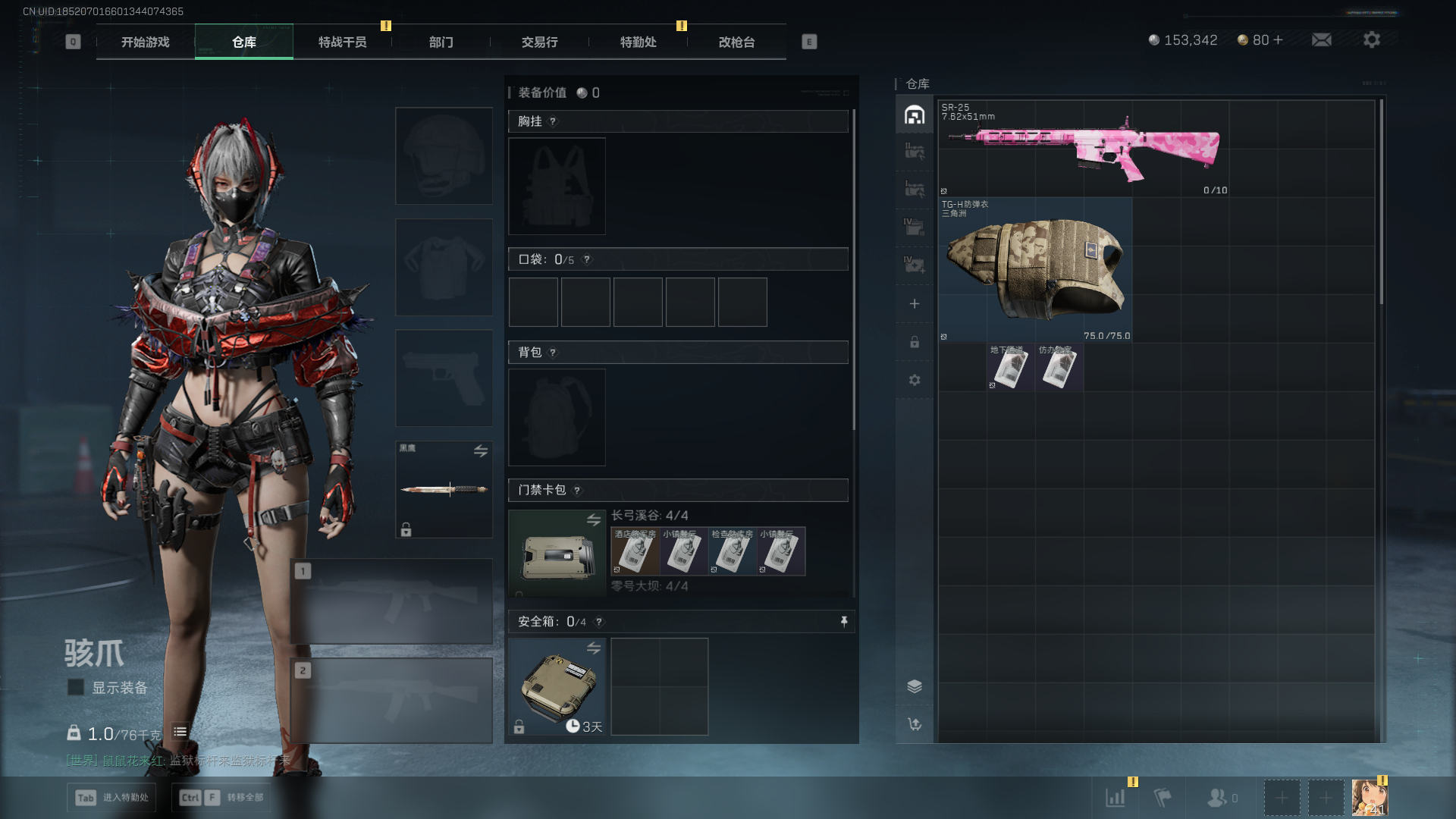
Task: Open the player avatar portrait
Action: click(1370, 797)
